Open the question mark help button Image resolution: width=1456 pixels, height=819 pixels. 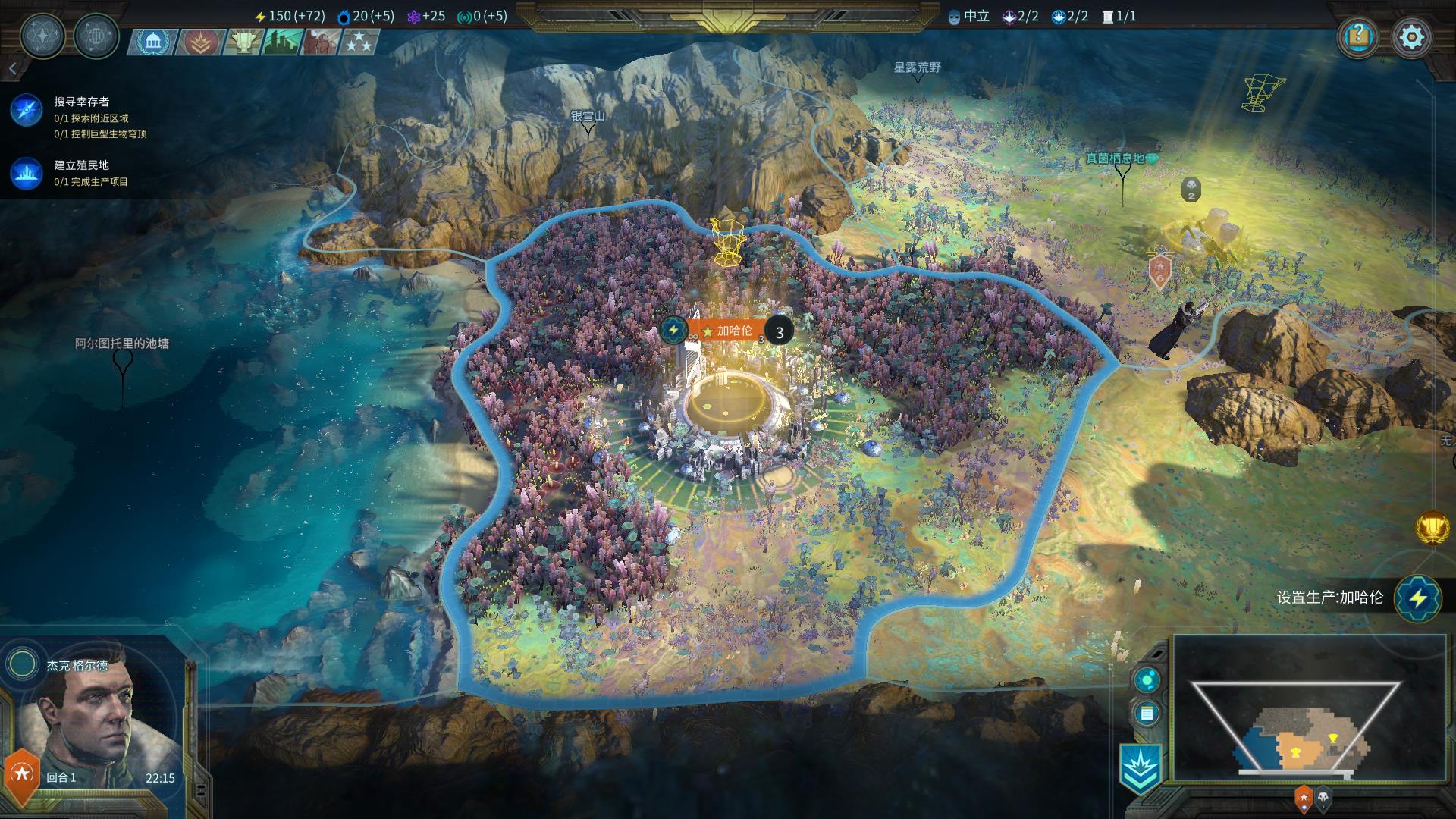(x=1358, y=37)
